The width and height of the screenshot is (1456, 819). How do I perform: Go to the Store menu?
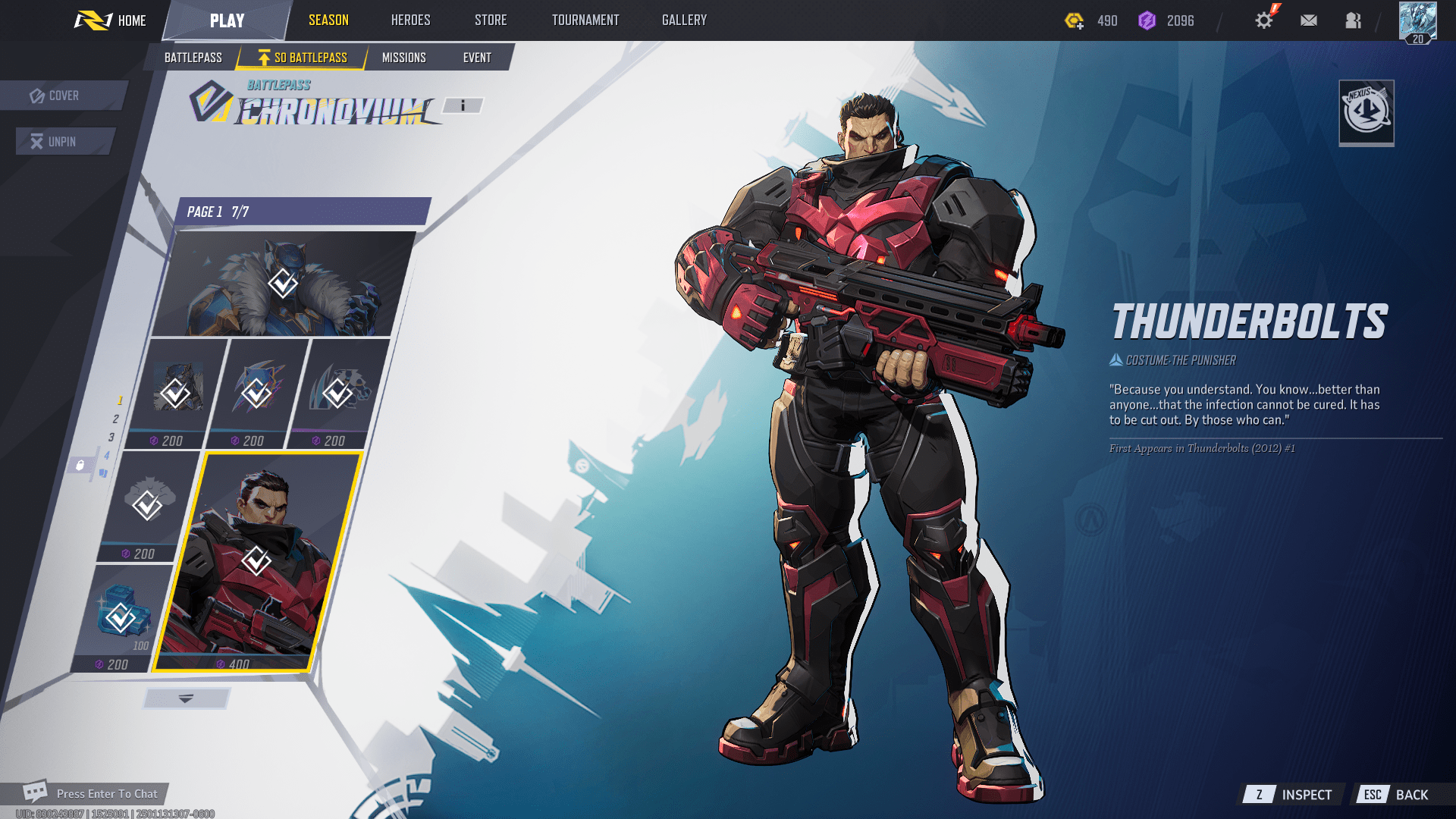click(490, 20)
